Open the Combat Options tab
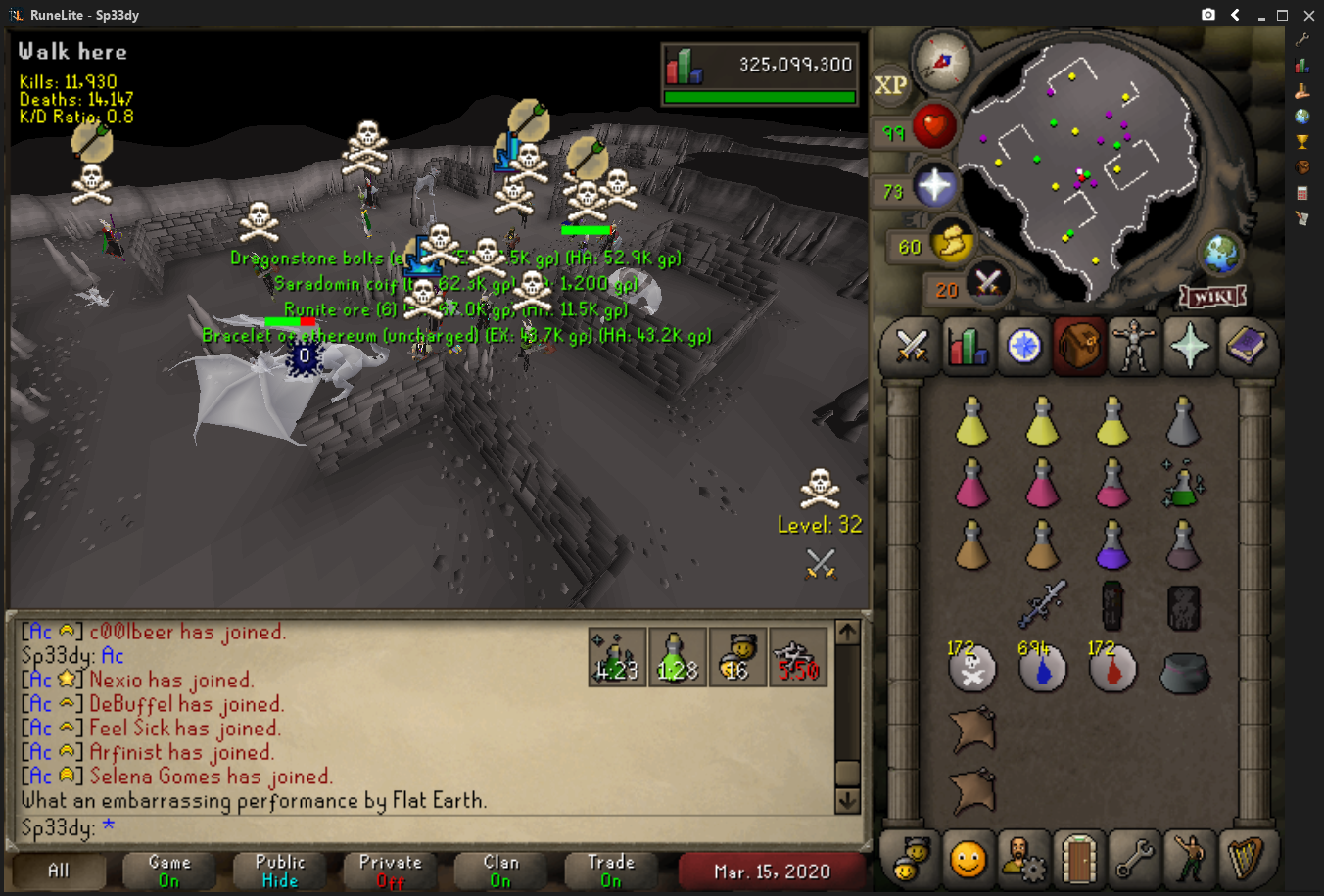This screenshot has width=1324, height=896. (911, 346)
